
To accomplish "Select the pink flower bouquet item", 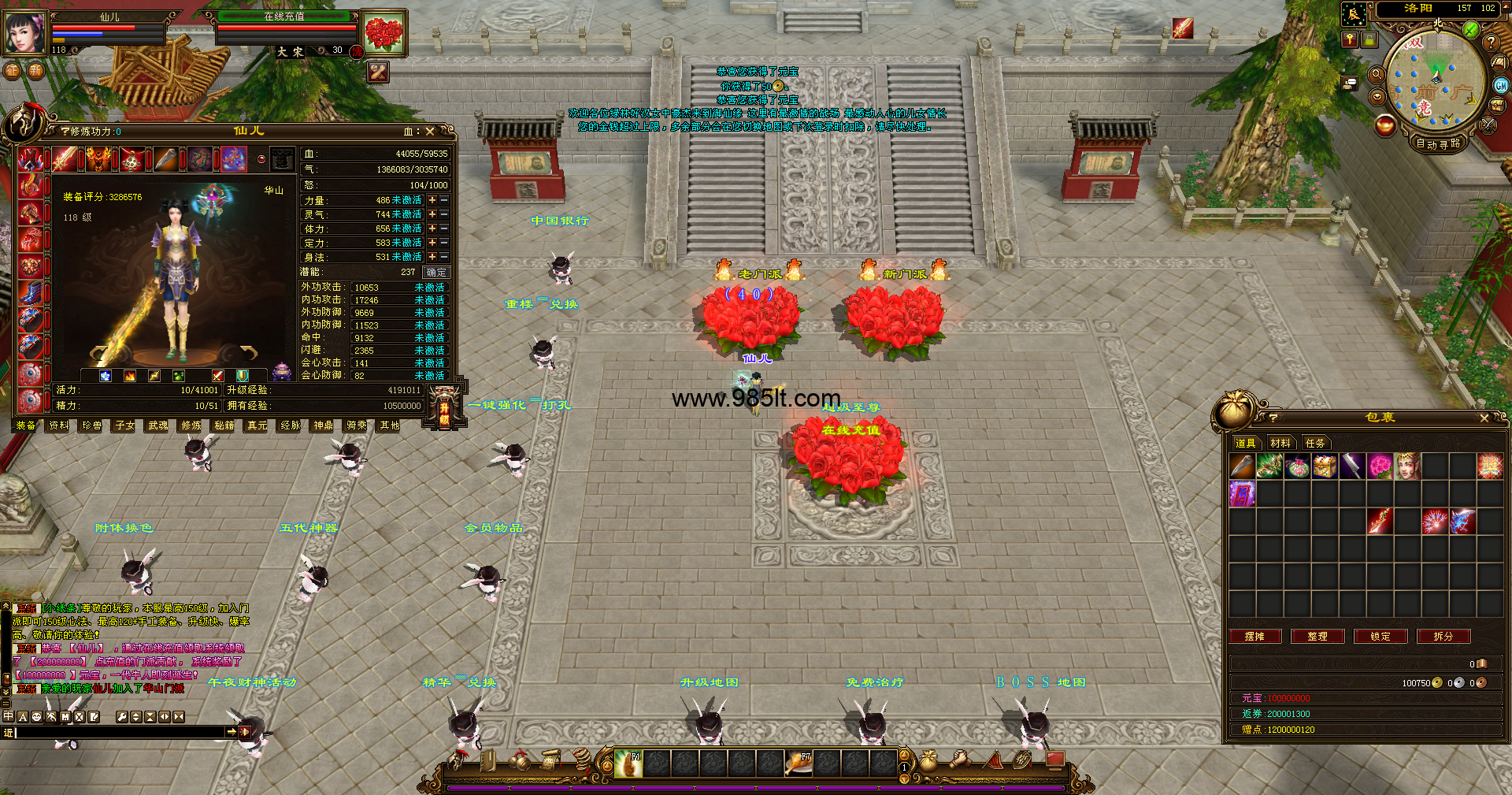I will (x=1380, y=466).
